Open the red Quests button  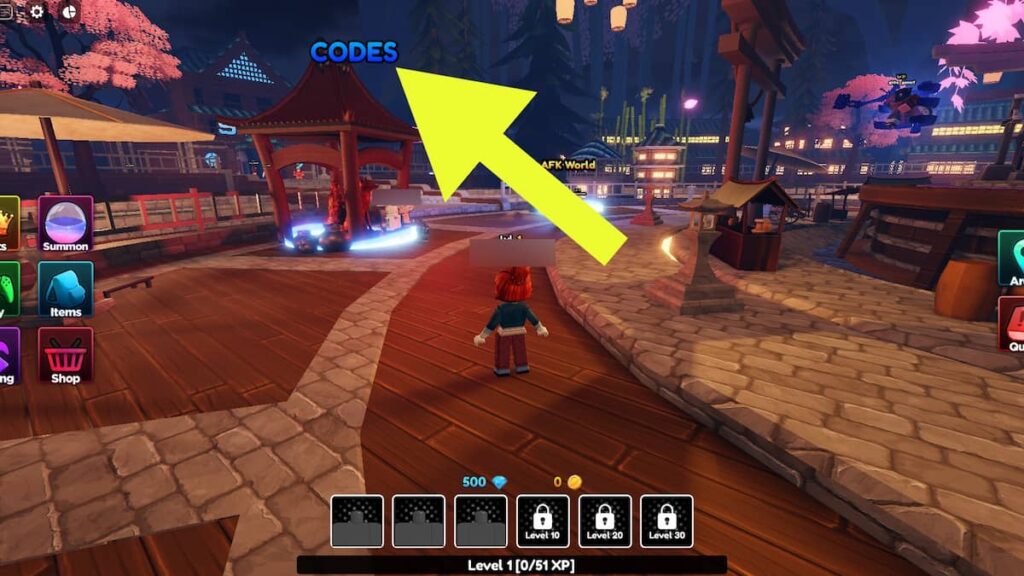tap(1011, 324)
